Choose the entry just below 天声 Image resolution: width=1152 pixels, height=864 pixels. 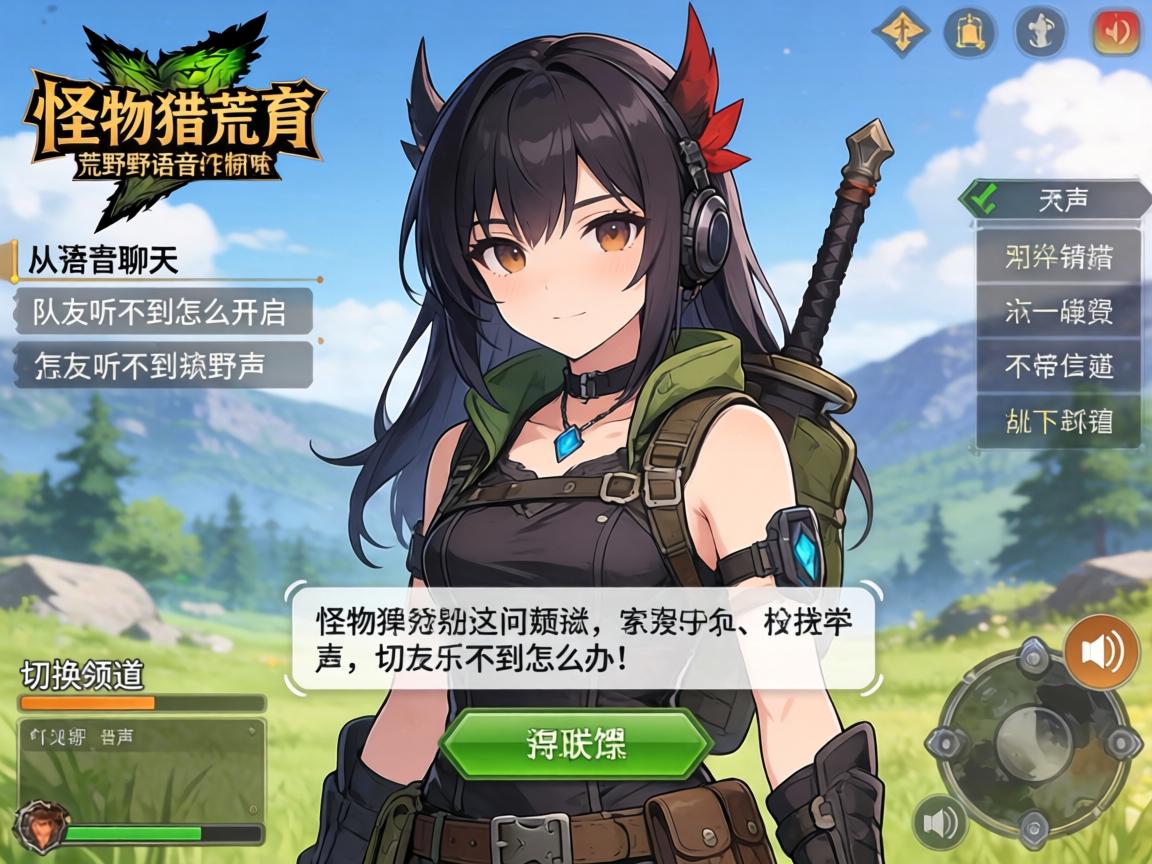click(x=1058, y=257)
